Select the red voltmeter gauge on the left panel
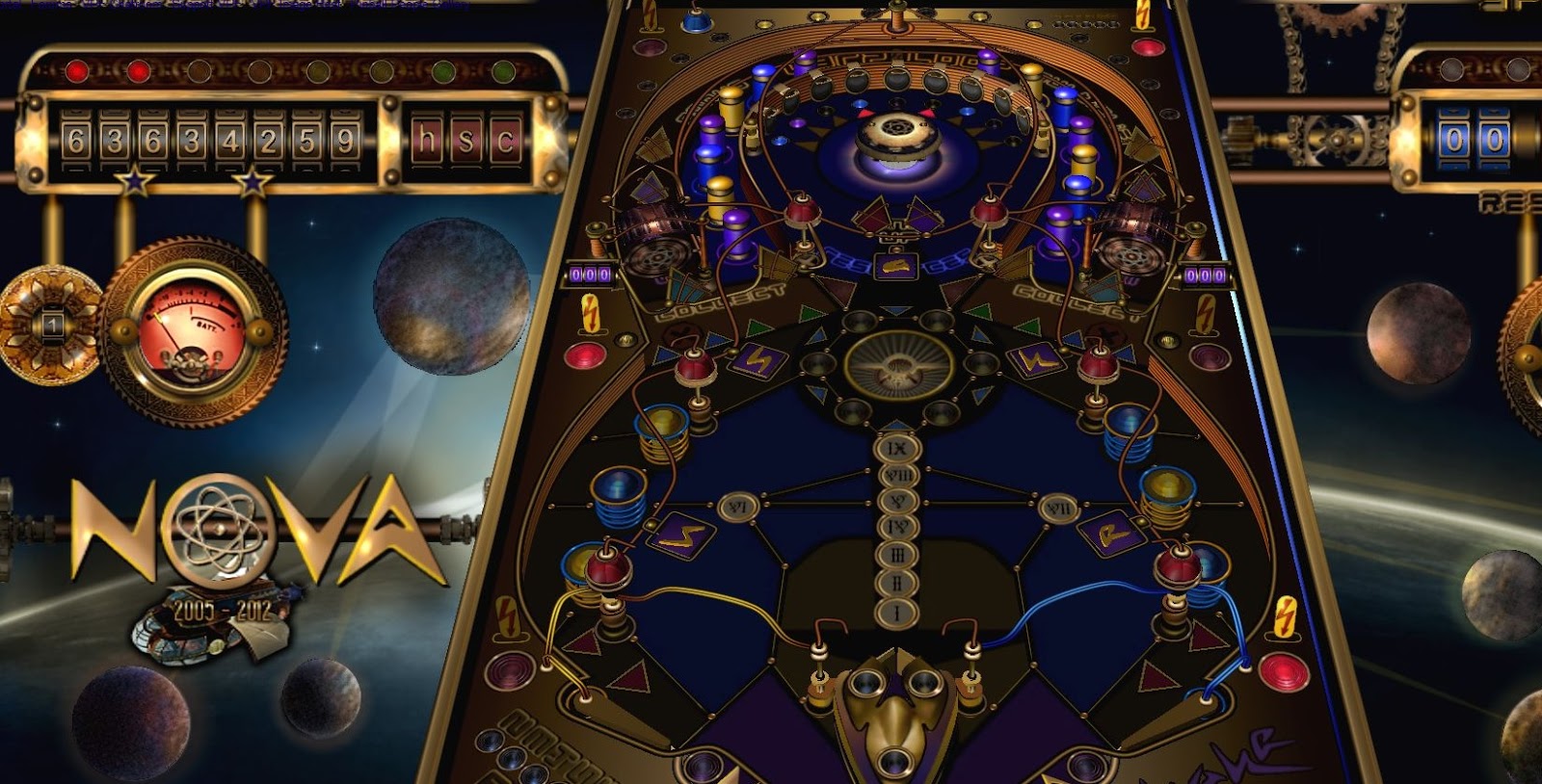Screen dimensions: 1542x784 click(189, 327)
